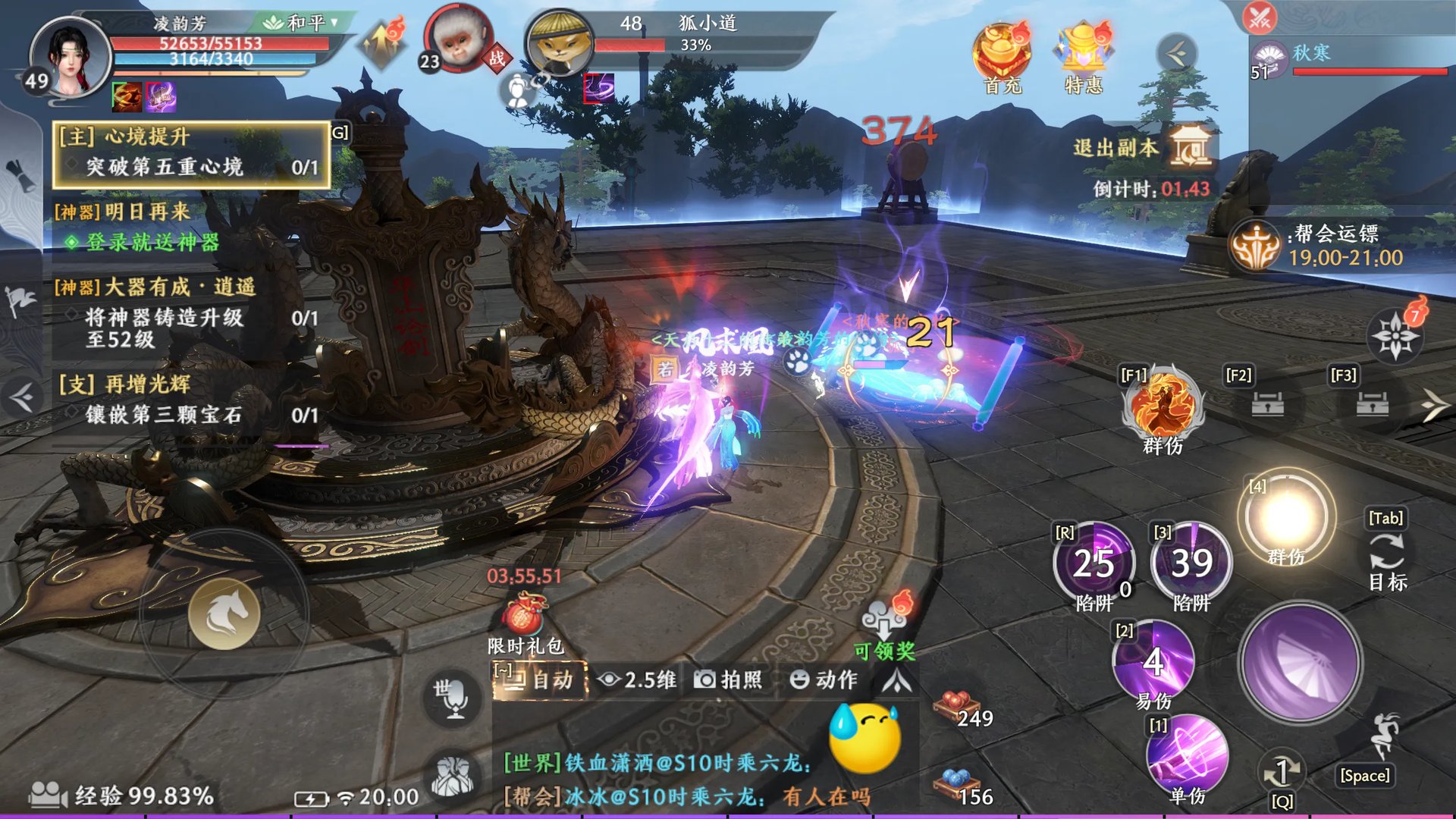Open the 拍照 photo mode
The image size is (1456, 819).
tap(728, 679)
